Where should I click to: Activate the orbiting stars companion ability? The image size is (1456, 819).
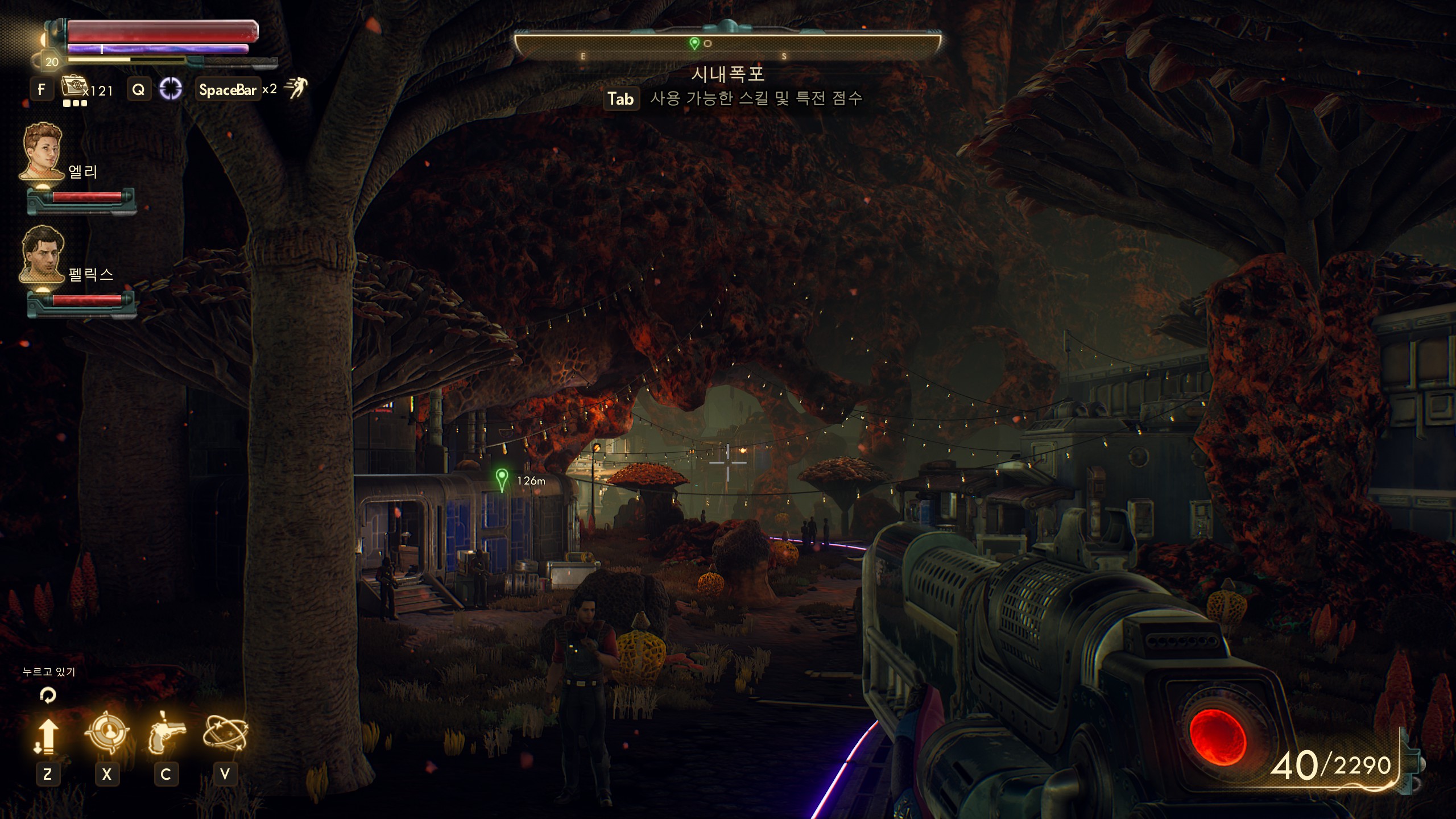click(225, 733)
